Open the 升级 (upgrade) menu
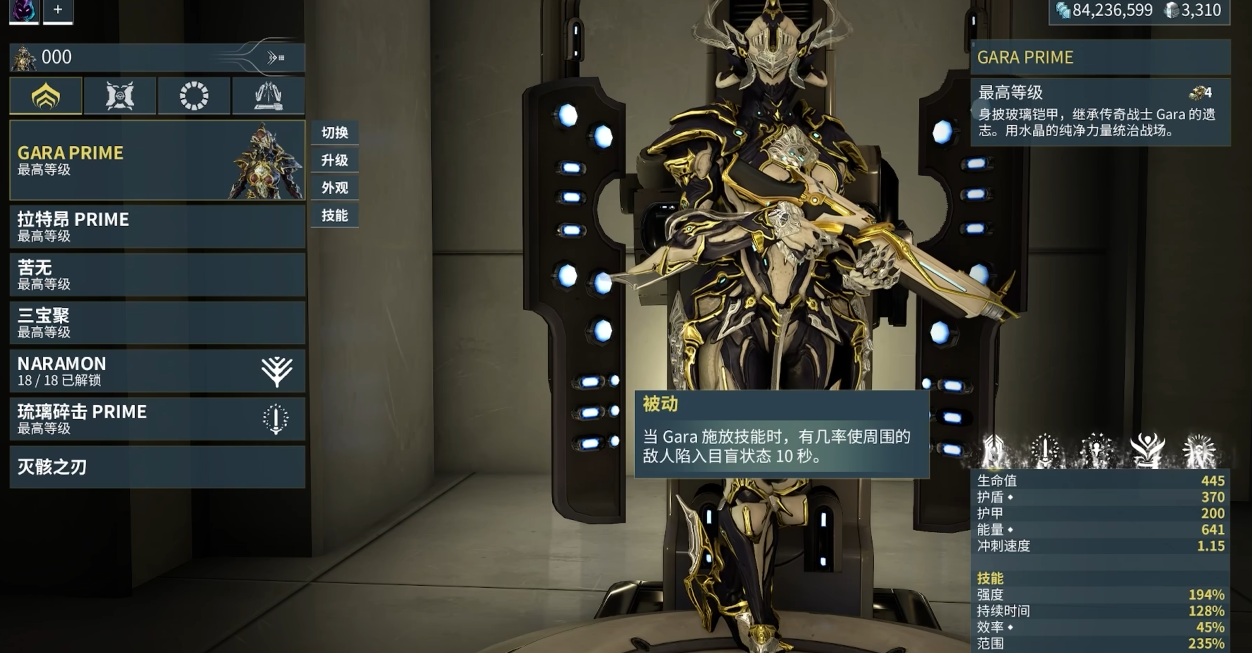The height and width of the screenshot is (653, 1252). coord(334,160)
